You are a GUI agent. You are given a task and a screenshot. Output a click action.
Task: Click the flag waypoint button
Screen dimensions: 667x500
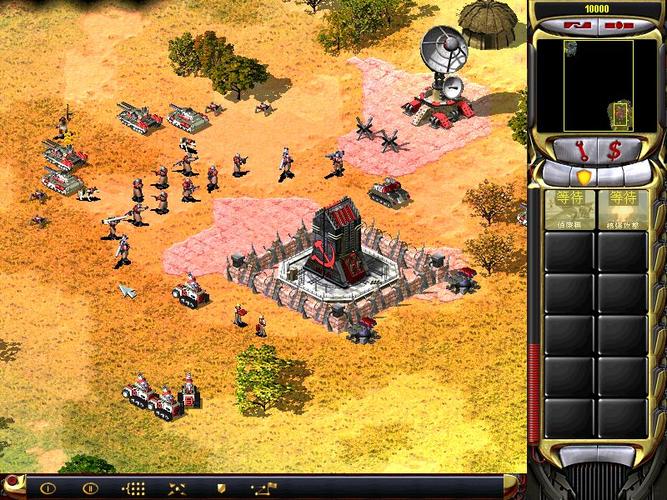pos(264,489)
